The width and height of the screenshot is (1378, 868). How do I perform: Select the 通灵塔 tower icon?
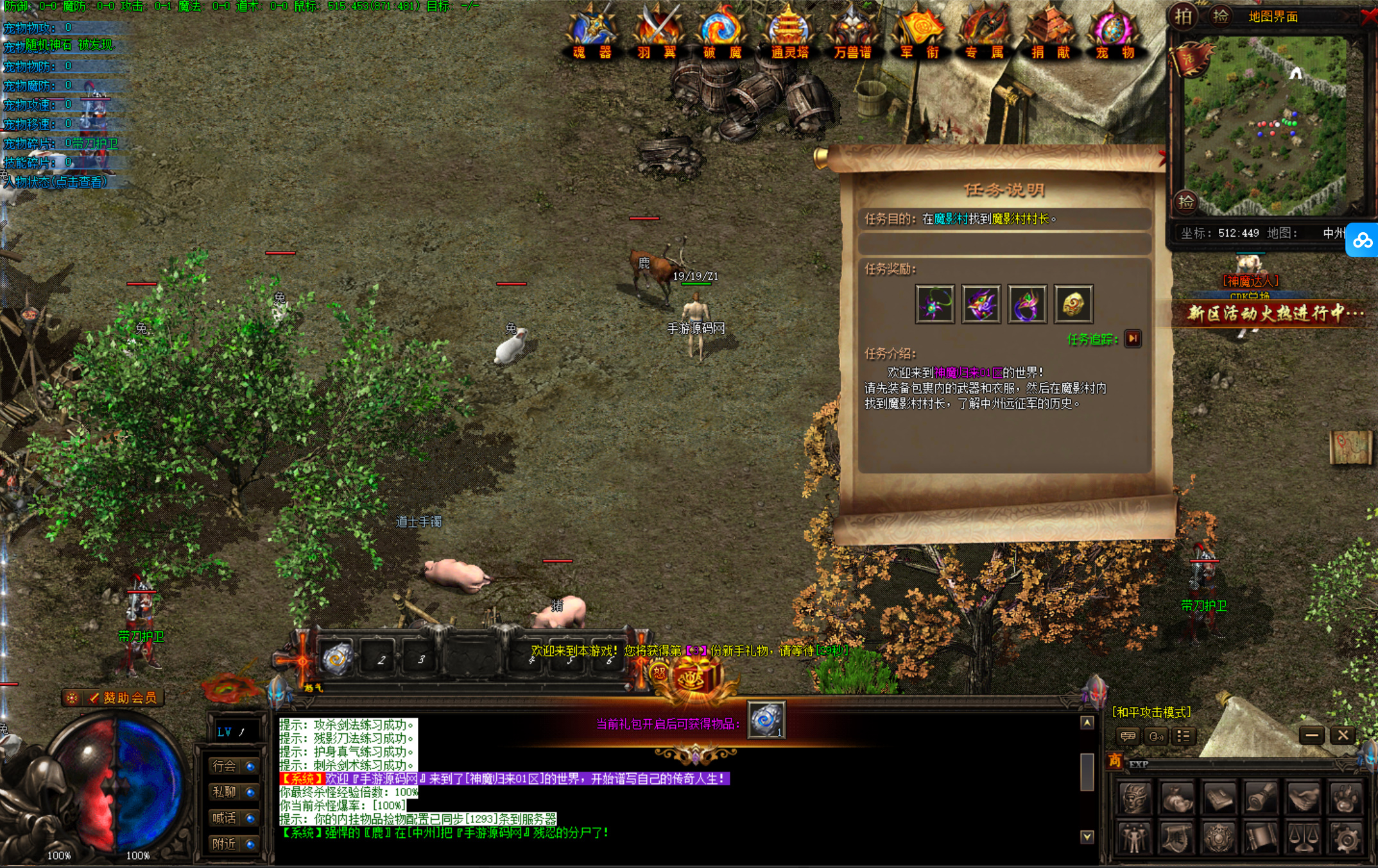[x=789, y=32]
